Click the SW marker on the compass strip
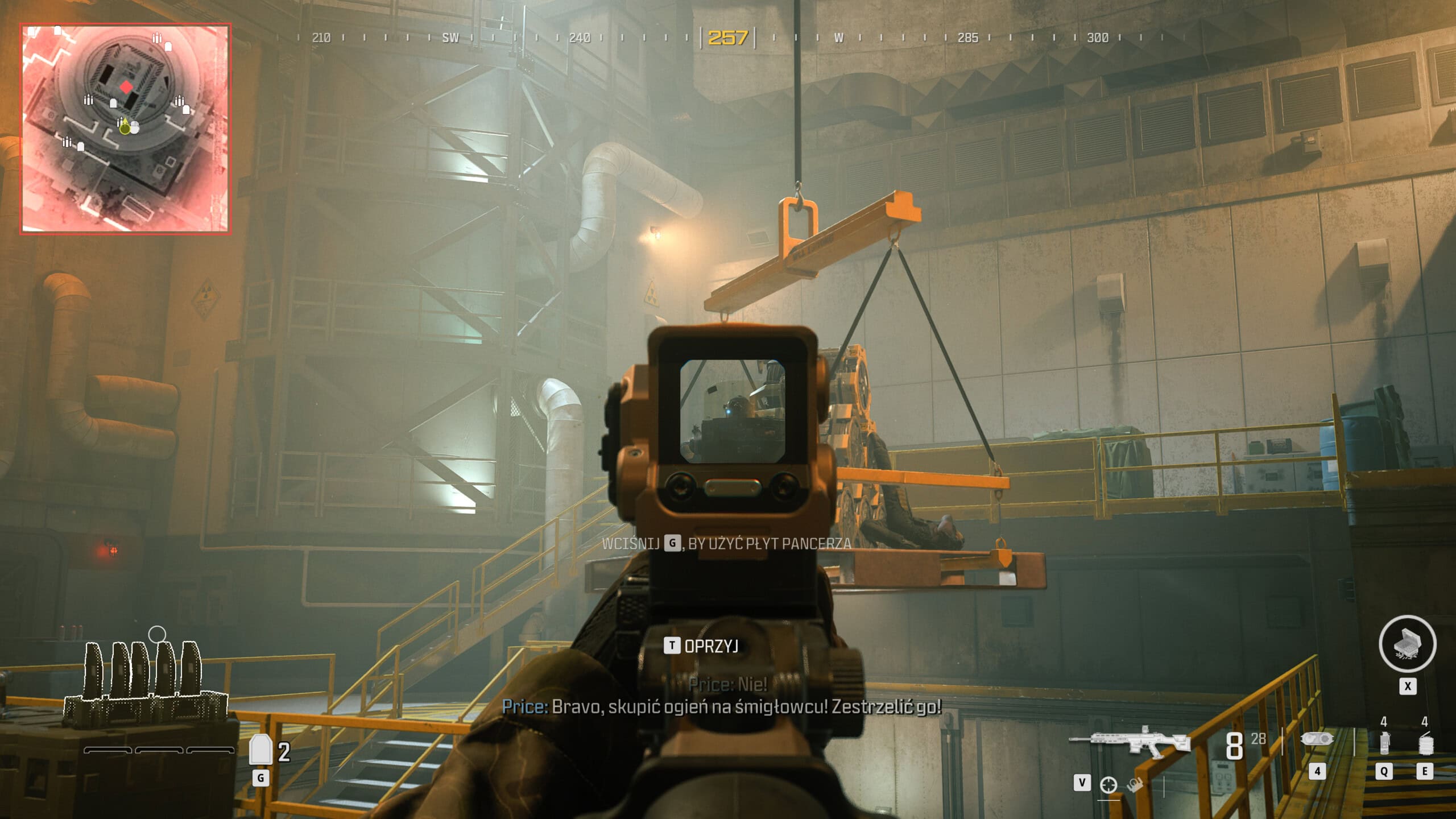The image size is (1456, 819). pyautogui.click(x=449, y=39)
